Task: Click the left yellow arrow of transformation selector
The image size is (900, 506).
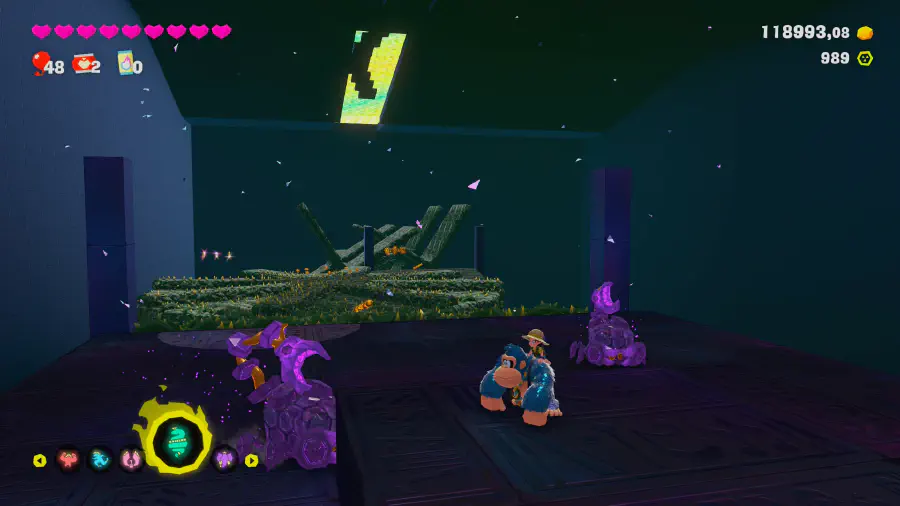Action: coord(40,461)
